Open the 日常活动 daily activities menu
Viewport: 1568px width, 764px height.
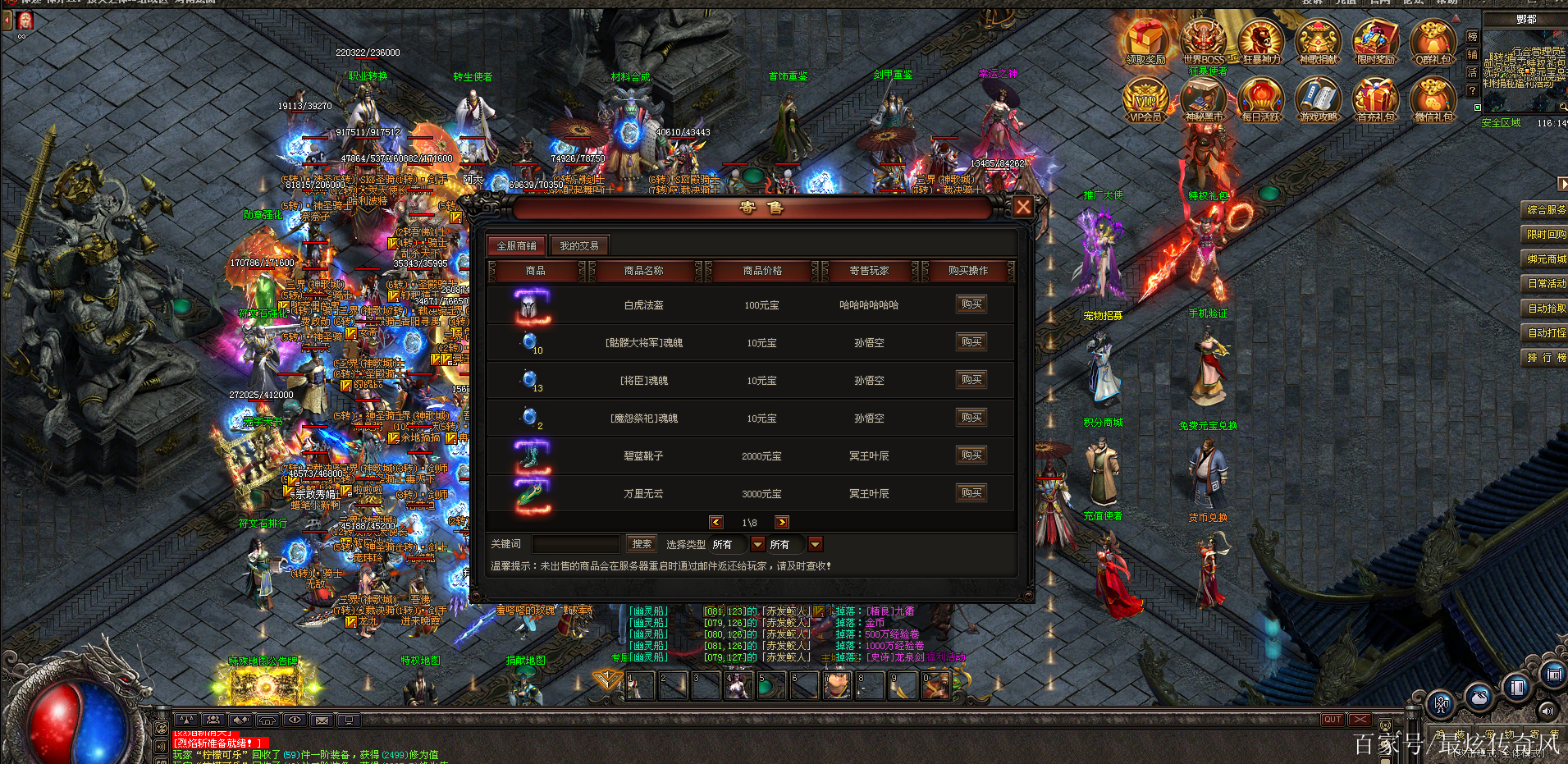[1546, 284]
